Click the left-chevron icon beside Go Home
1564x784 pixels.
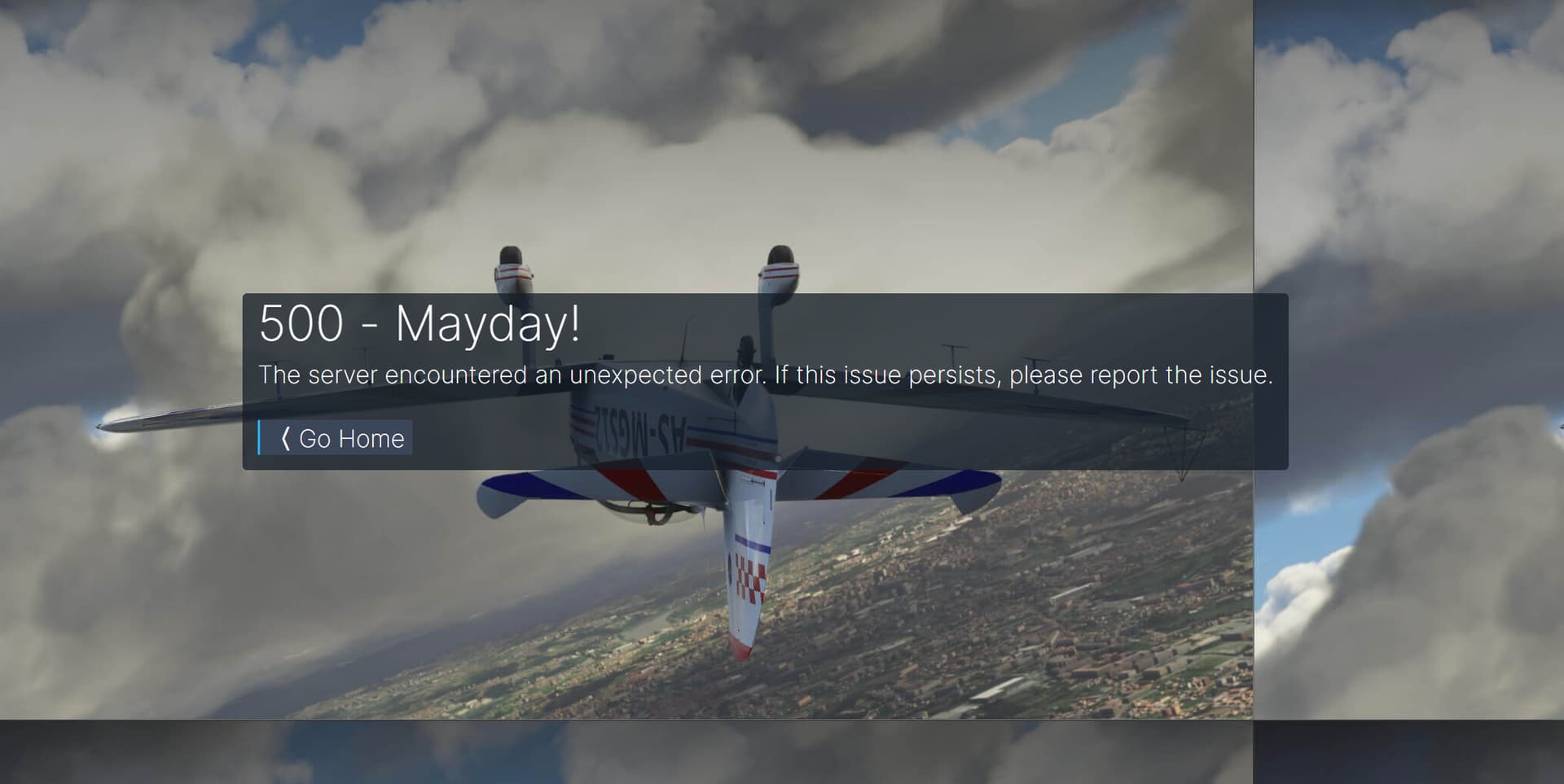285,439
